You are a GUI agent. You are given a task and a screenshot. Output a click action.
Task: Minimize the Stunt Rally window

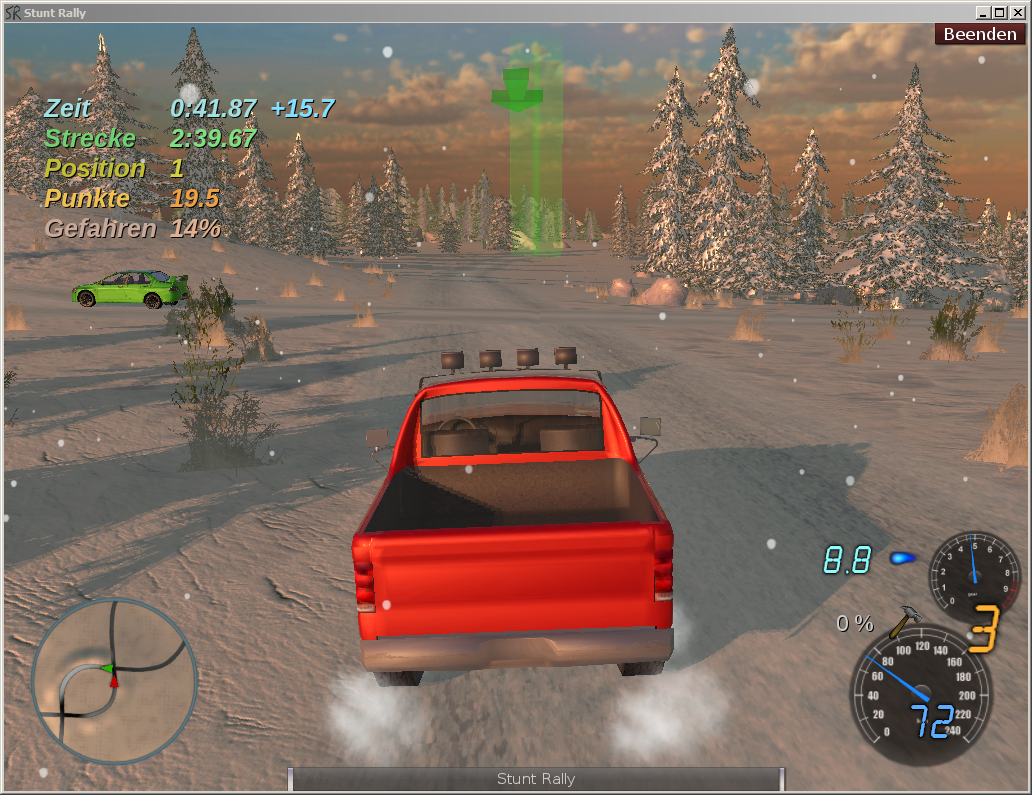pos(984,12)
